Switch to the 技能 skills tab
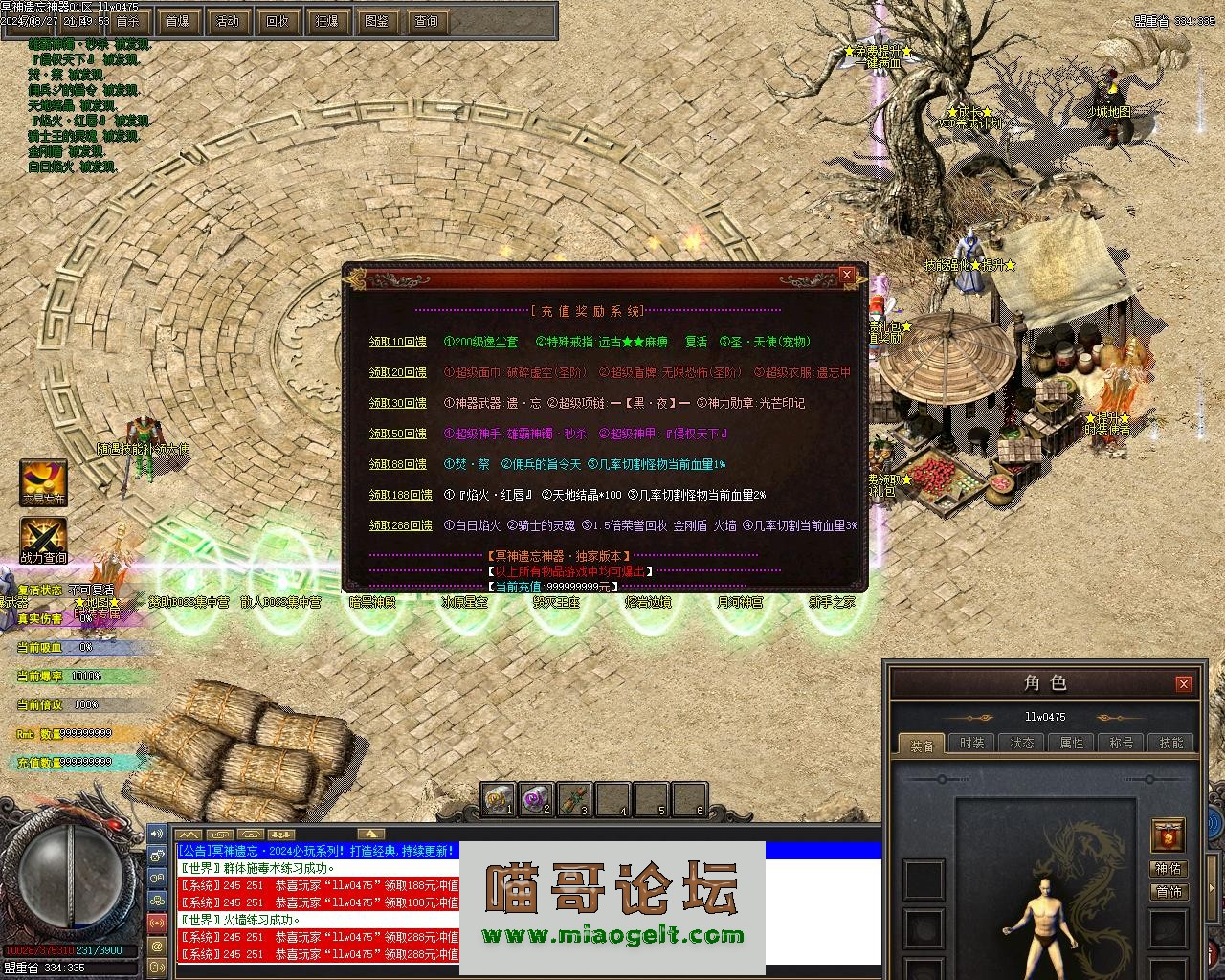The height and width of the screenshot is (980, 1225). click(x=1170, y=743)
